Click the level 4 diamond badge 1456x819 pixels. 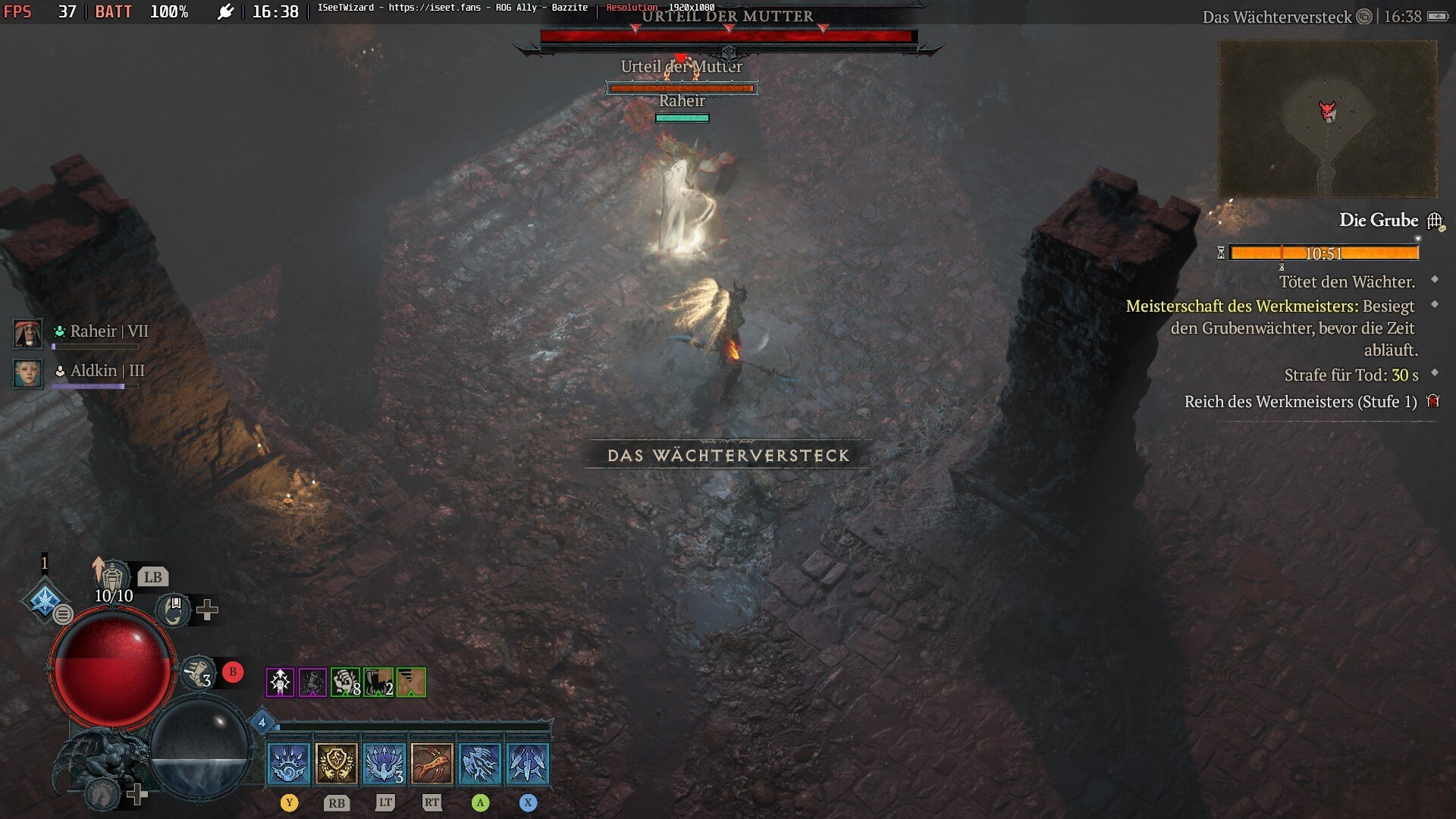(x=262, y=722)
